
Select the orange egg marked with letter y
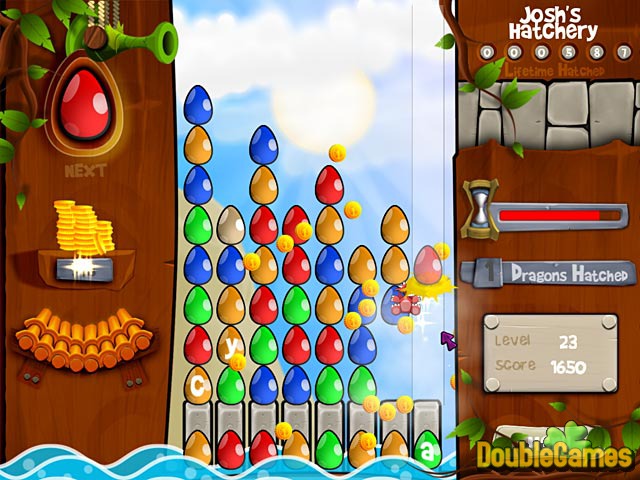[x=231, y=346]
